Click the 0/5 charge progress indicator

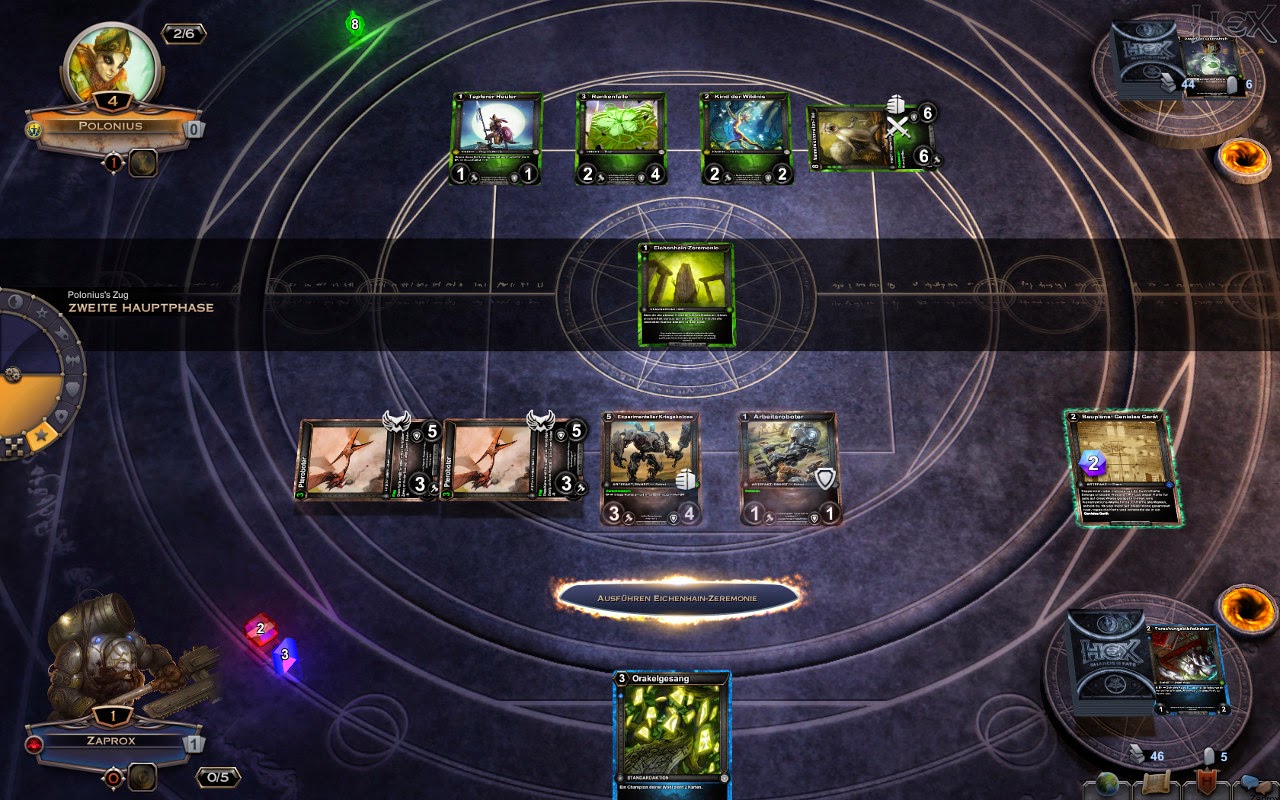click(218, 777)
